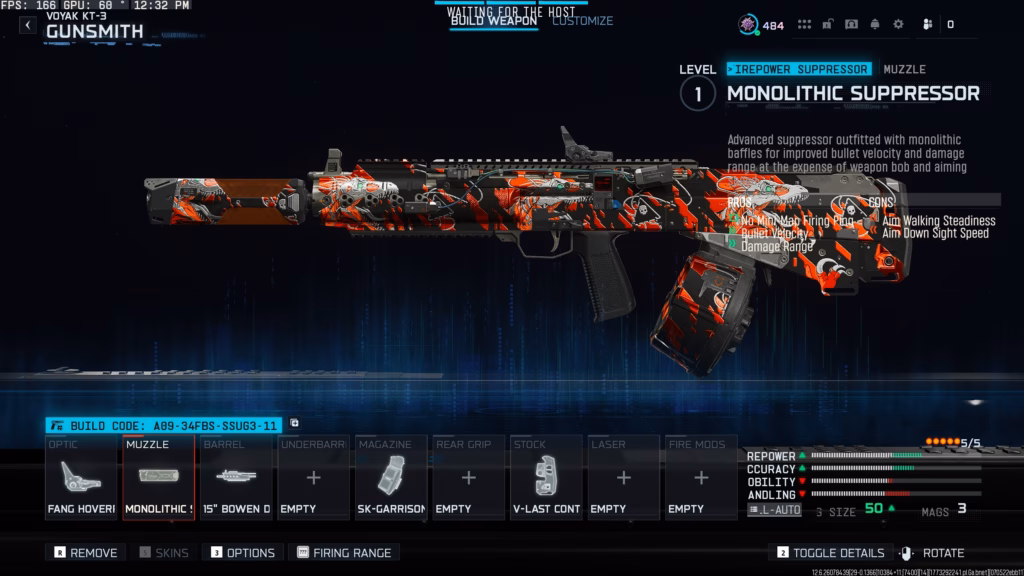Add an attachment to the empty Laser slot

623,478
